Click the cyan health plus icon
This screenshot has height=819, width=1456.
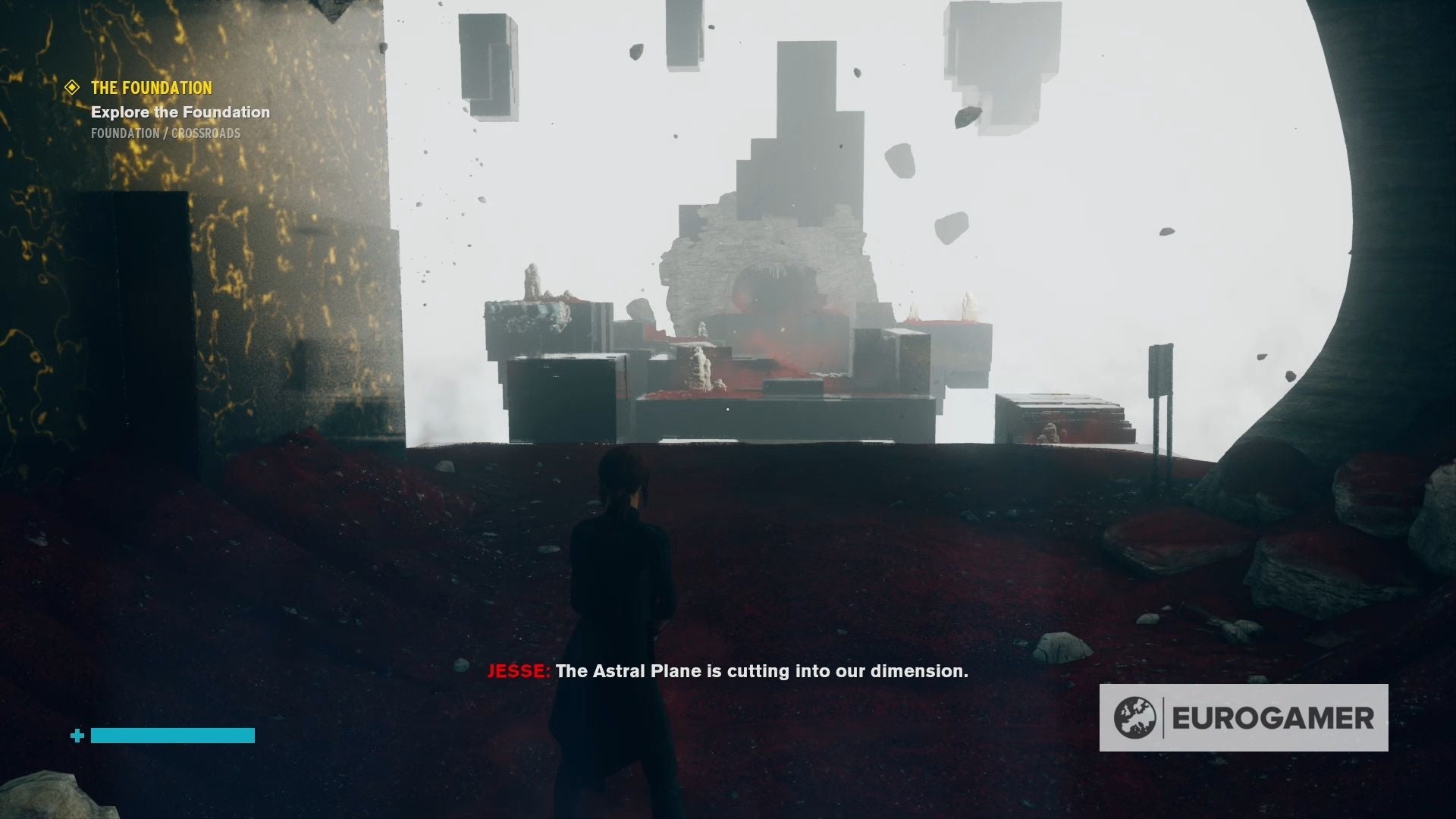coord(76,735)
